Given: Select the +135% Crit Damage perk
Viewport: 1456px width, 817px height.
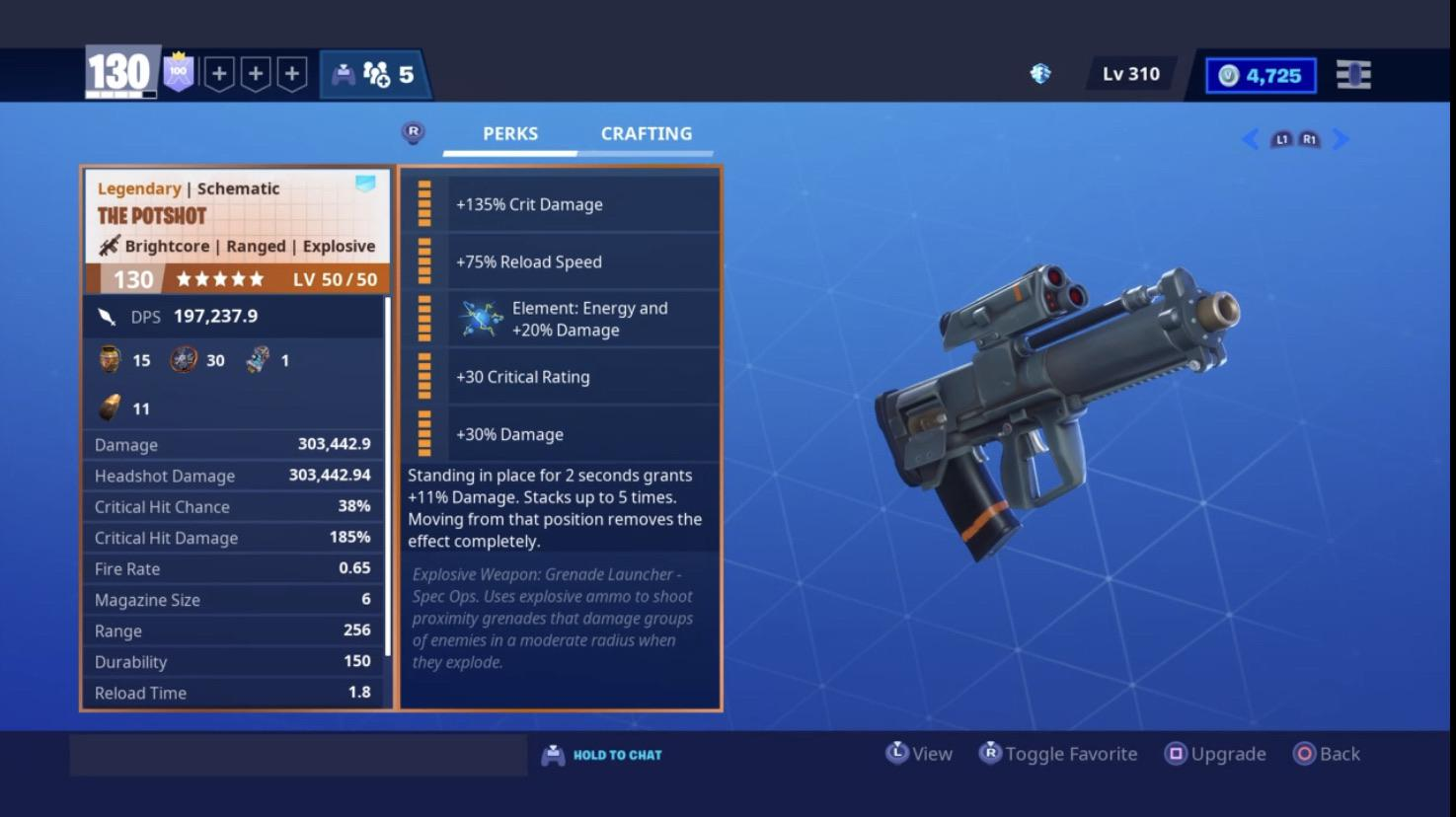Looking at the screenshot, I should tap(582, 204).
